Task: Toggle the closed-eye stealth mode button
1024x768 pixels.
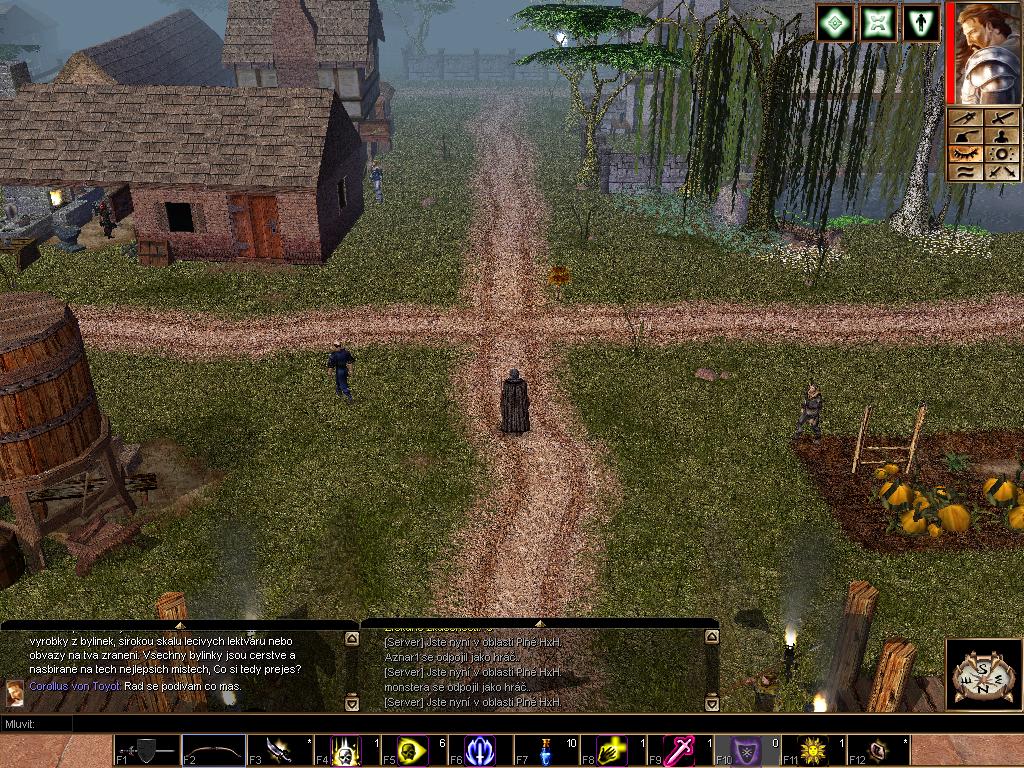Action: (x=964, y=154)
